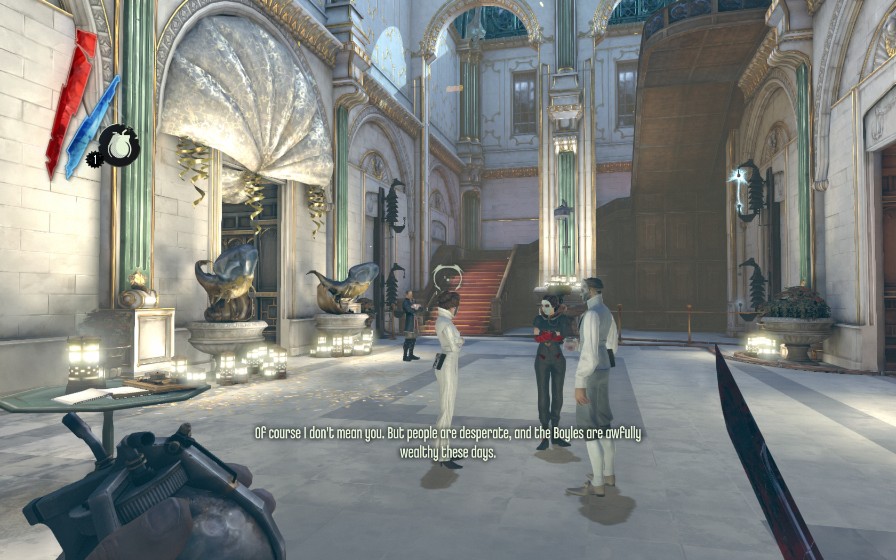Select the equipped grenade icon
896x560 pixels.
tap(120, 146)
